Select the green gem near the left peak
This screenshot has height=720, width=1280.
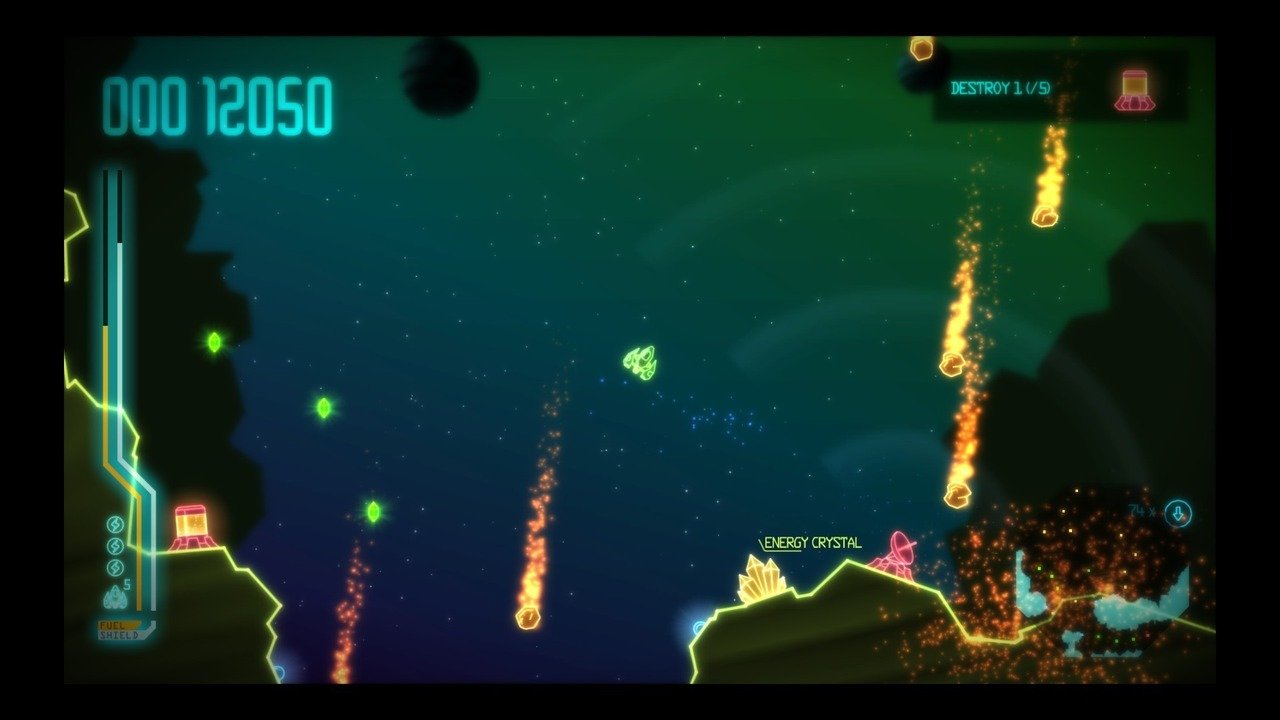tap(213, 341)
